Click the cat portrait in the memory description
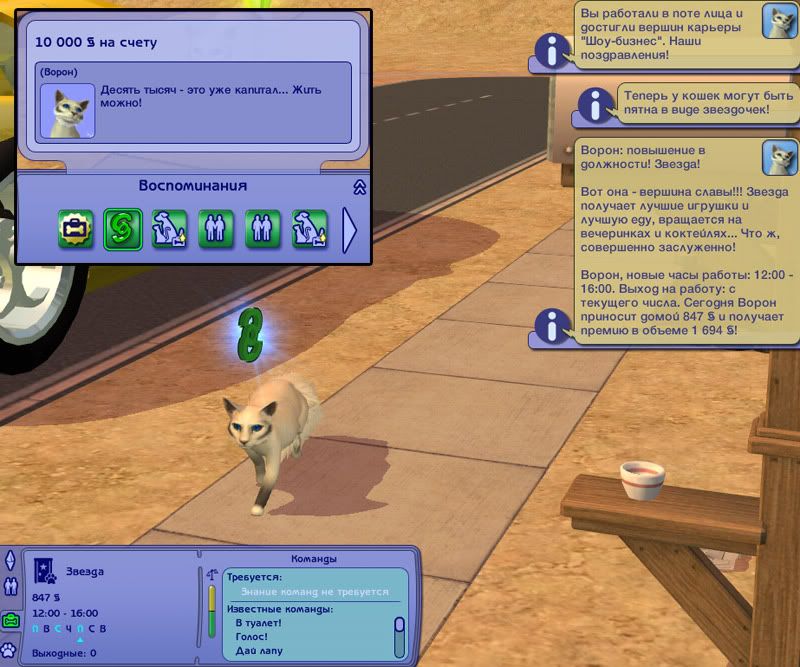The height and width of the screenshot is (667, 800). pyautogui.click(x=68, y=109)
